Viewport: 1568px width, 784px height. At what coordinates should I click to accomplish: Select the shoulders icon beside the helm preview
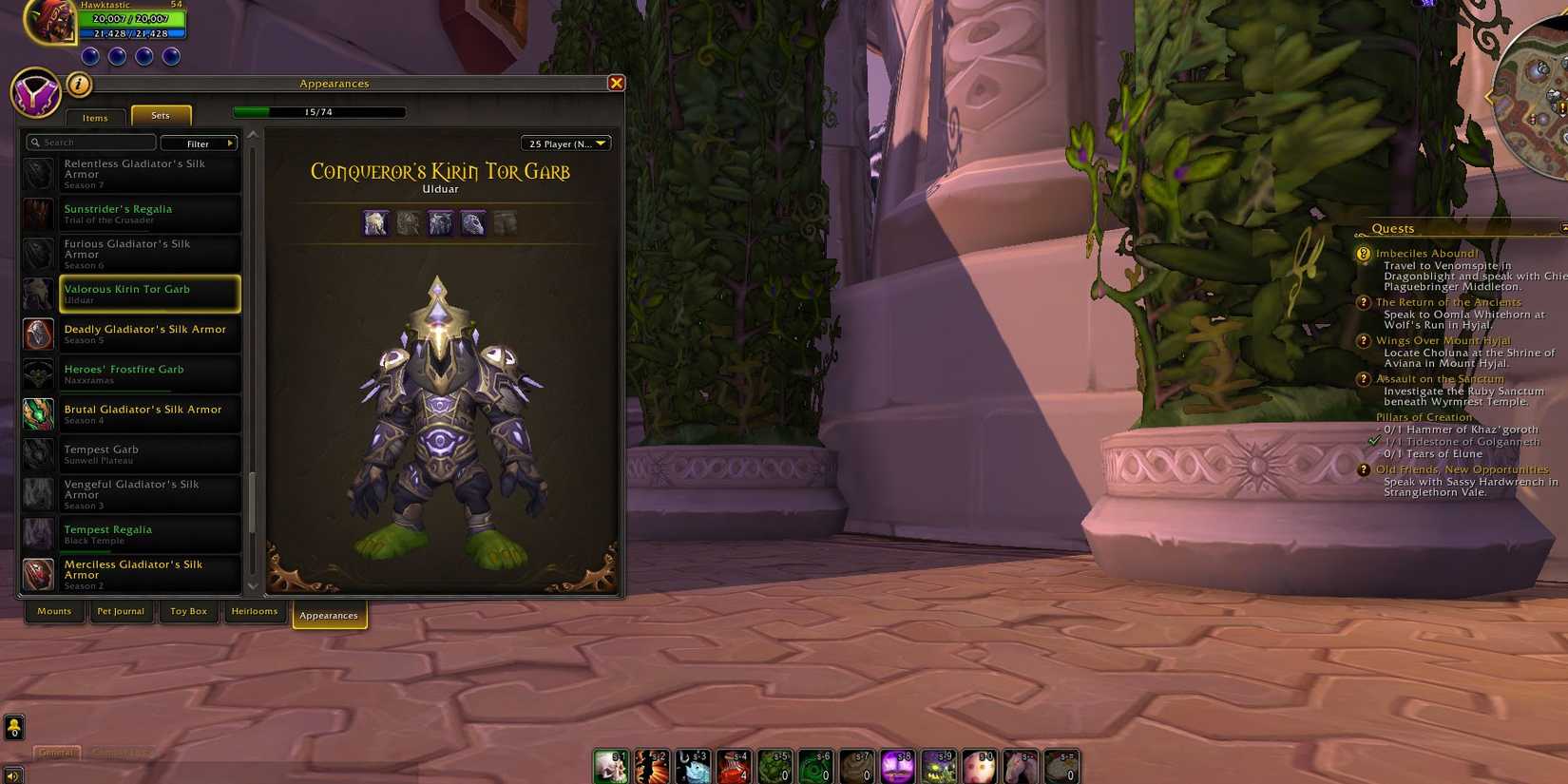(x=408, y=221)
